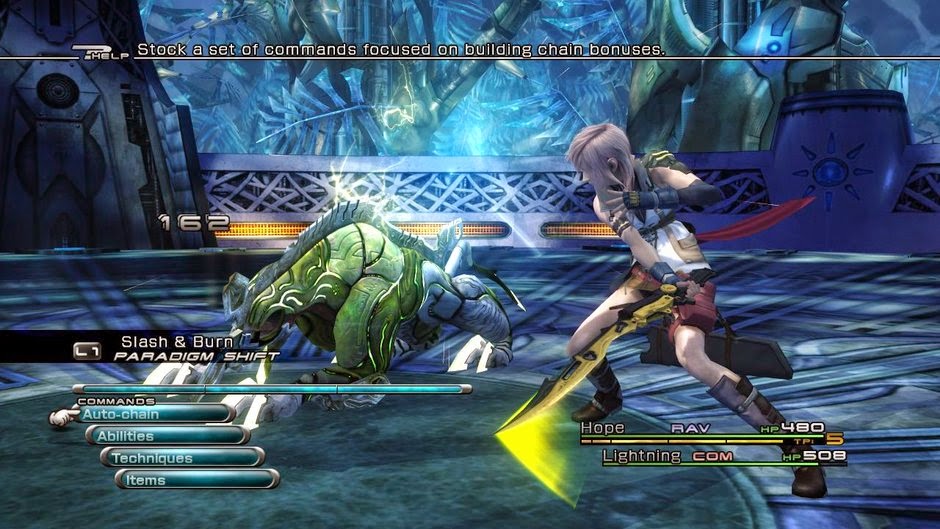
Task: Select the Auto-chain command
Action: 152,414
